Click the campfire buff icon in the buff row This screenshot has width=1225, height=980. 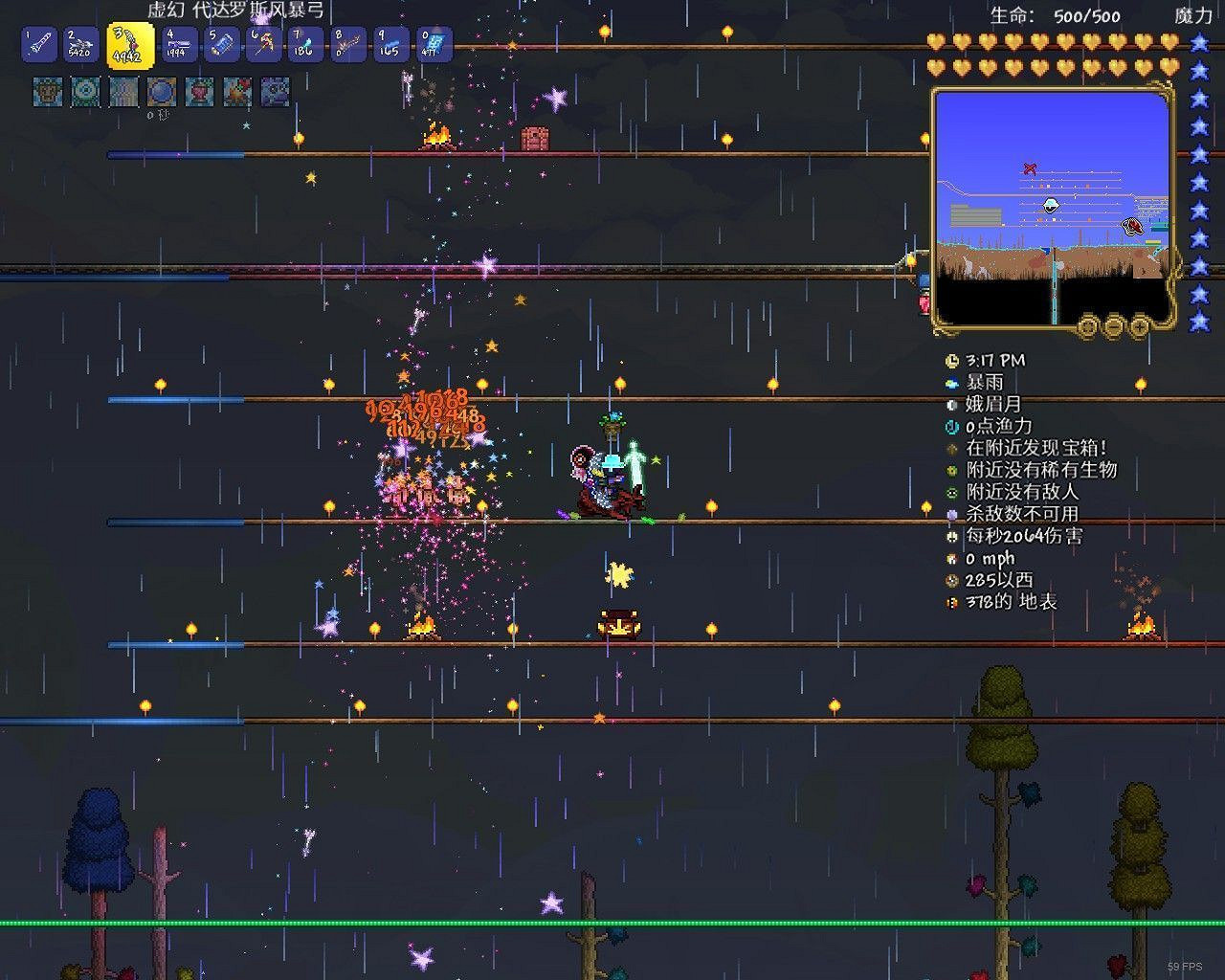point(234,93)
